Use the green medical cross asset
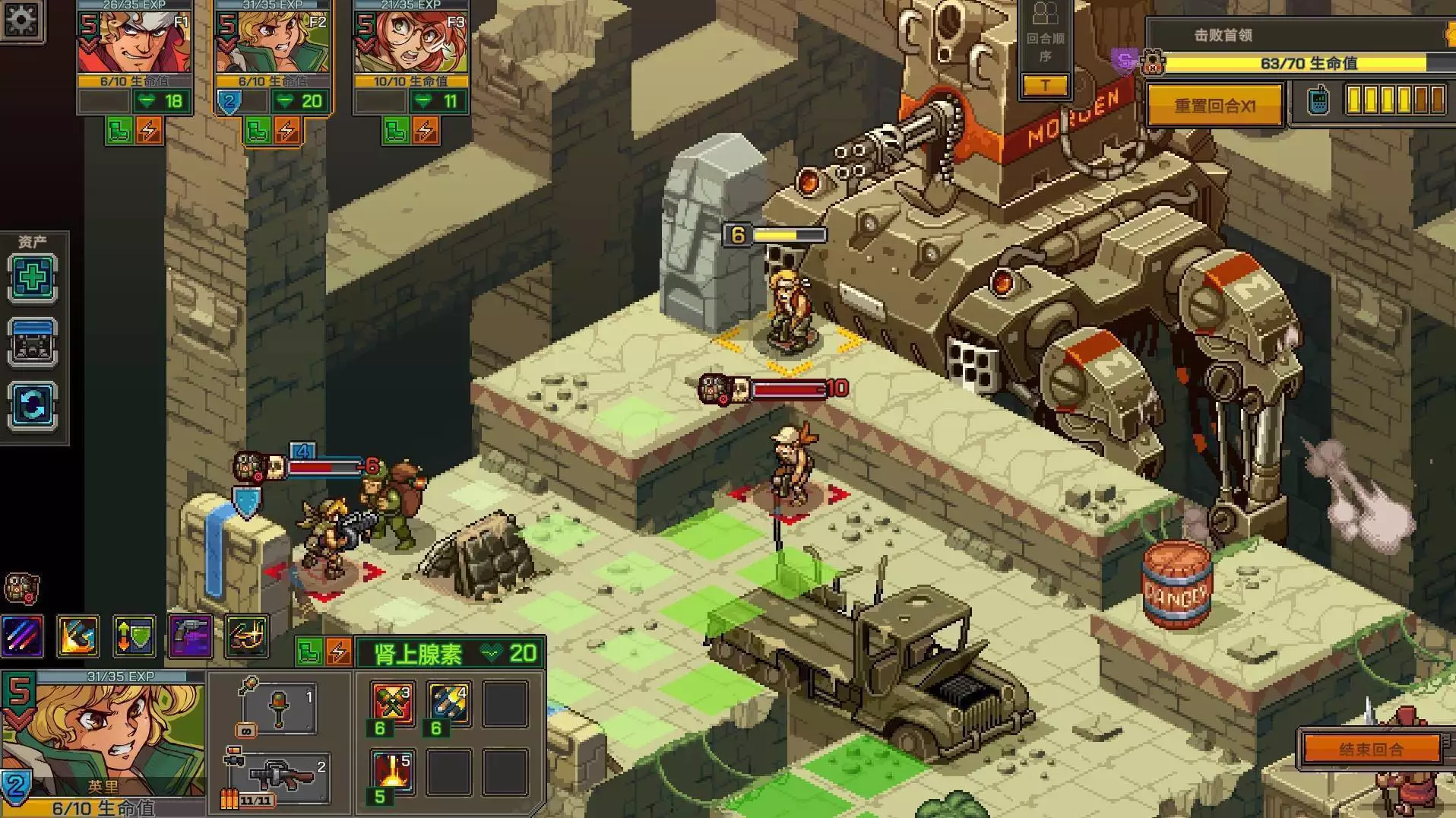 point(33,277)
